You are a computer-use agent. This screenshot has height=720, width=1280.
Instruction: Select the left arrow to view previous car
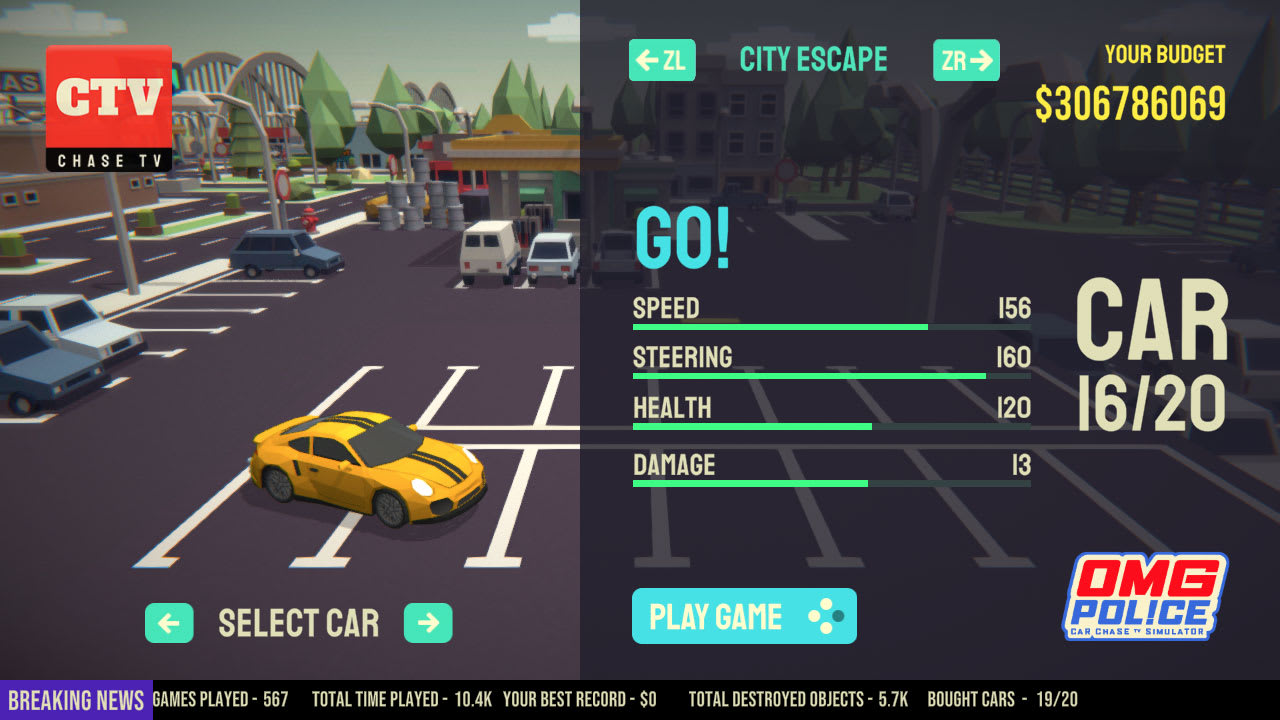169,623
